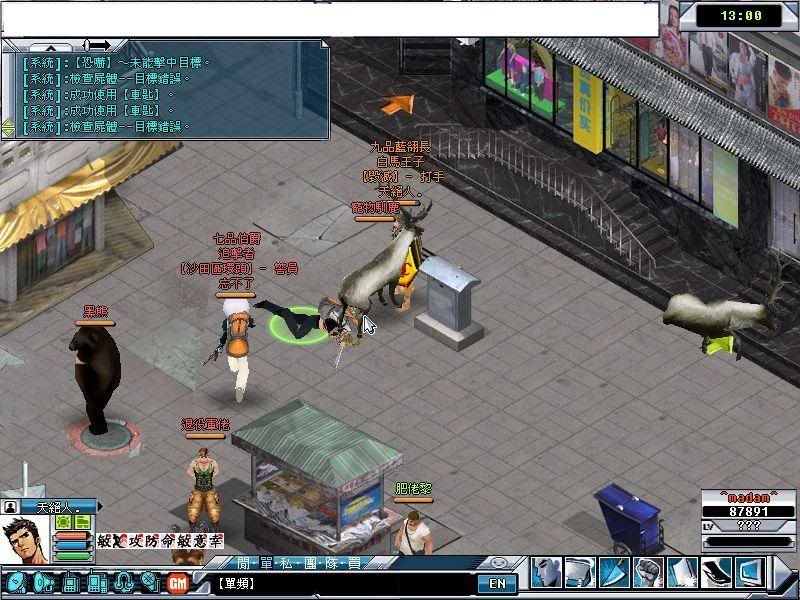
Task: Click the orange GM button
Action: tap(178, 582)
